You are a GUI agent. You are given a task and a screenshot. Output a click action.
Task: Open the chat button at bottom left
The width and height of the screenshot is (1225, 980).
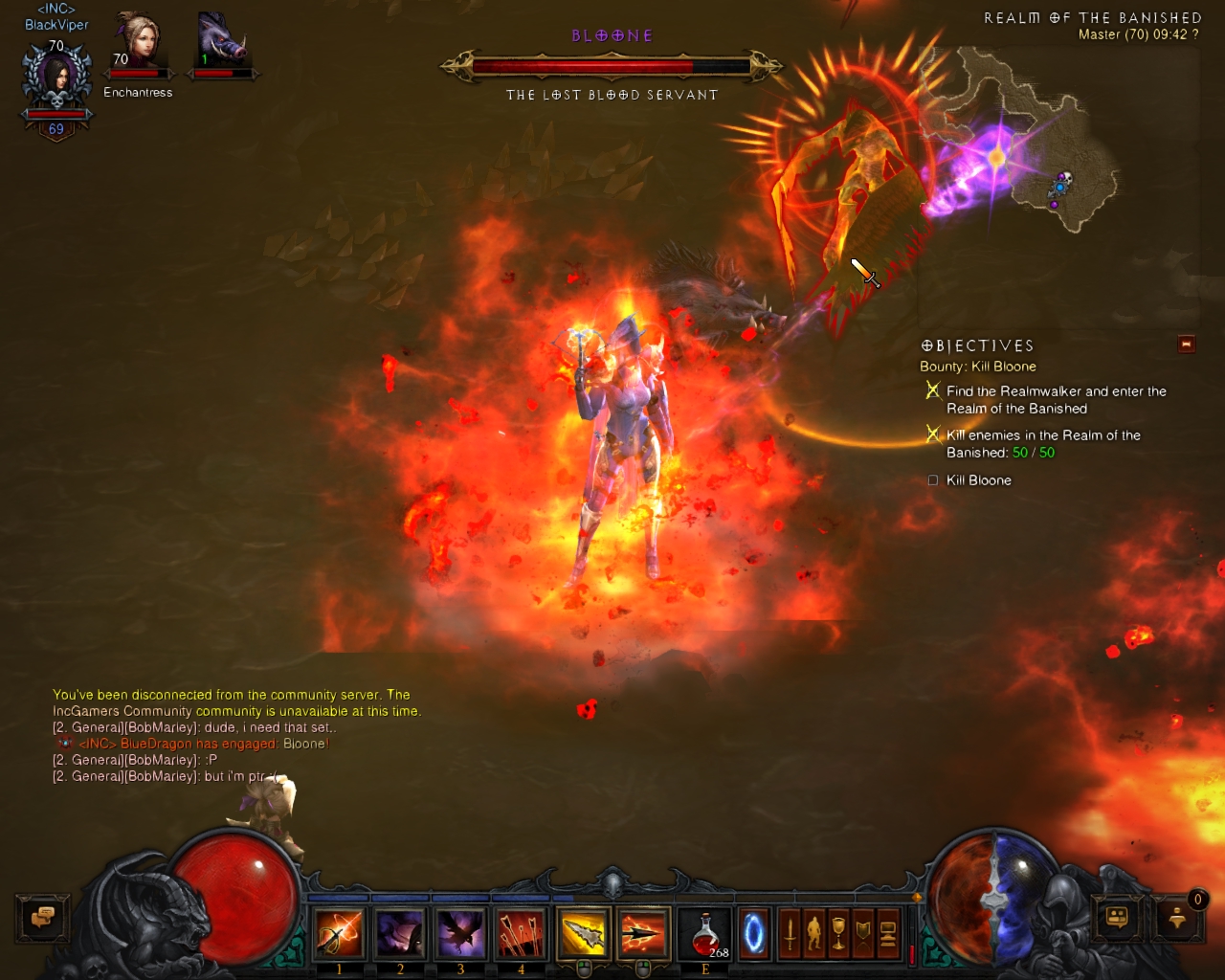pyautogui.click(x=42, y=919)
